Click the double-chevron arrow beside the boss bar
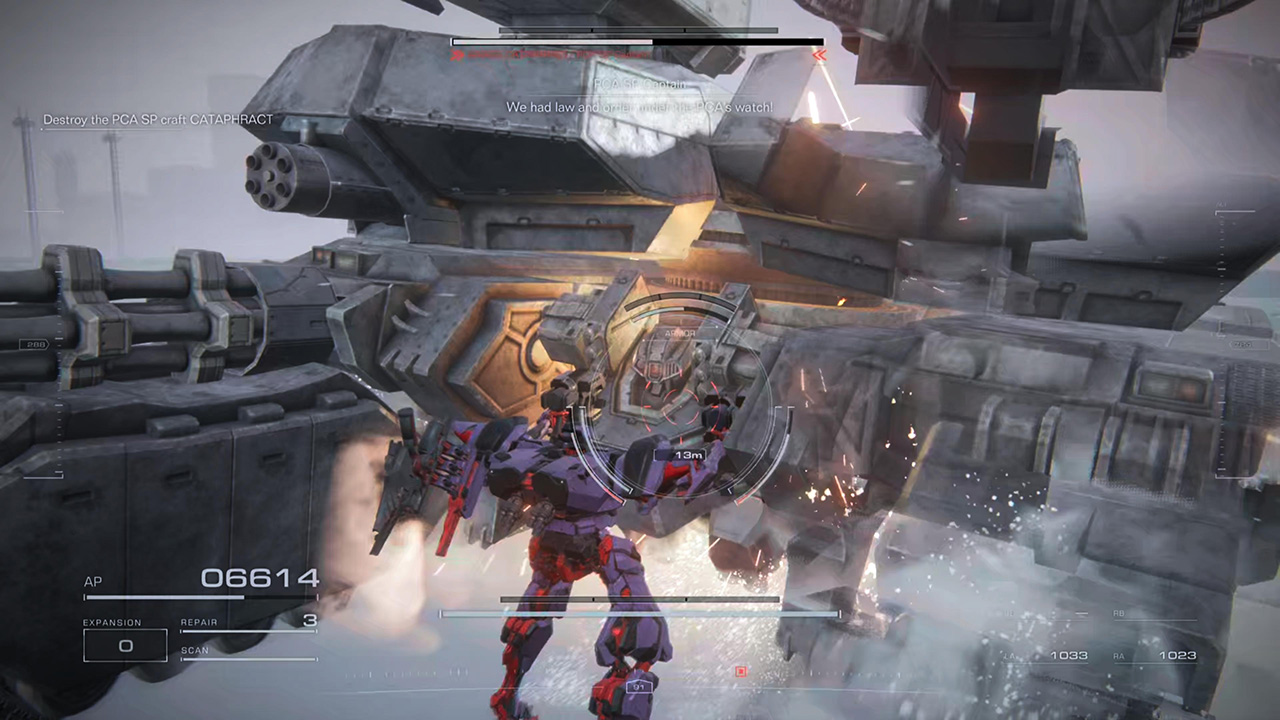This screenshot has width=1280, height=720. [818, 55]
